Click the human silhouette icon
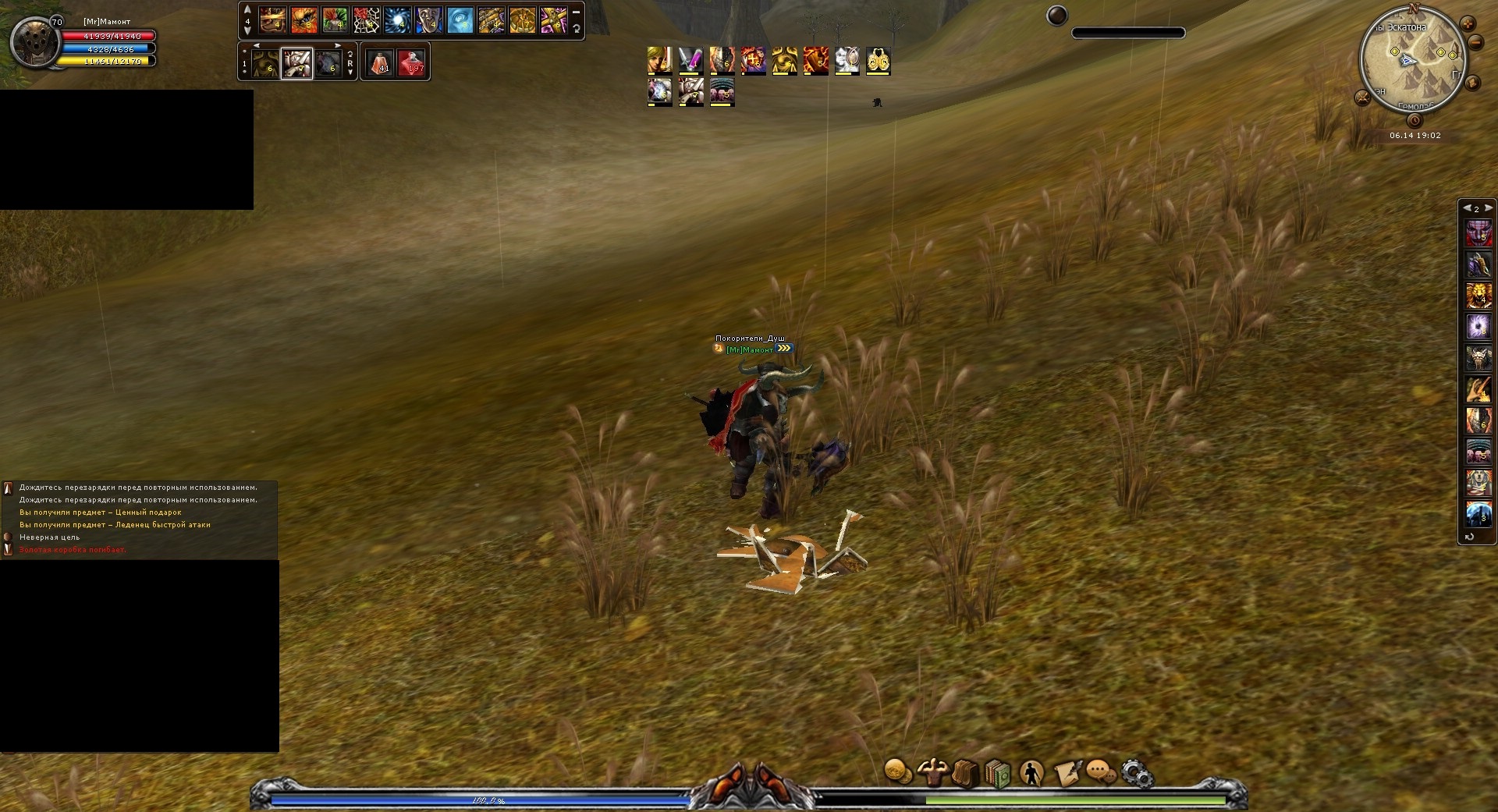Image resolution: width=1498 pixels, height=812 pixels. [x=1031, y=773]
